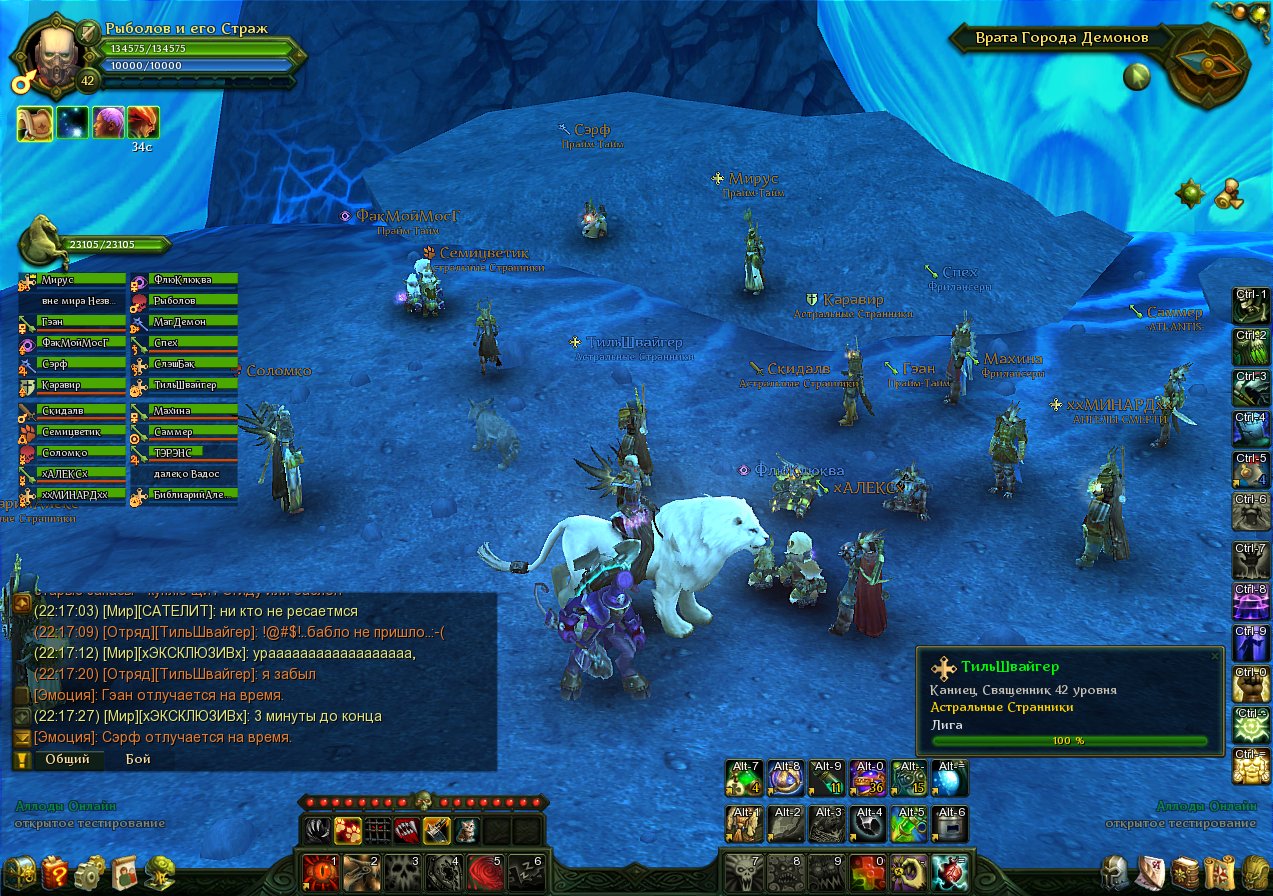Image resolution: width=1273 pixels, height=896 pixels.
Task: Activate the Alt-6 anvil slot
Action: pyautogui.click(x=950, y=824)
